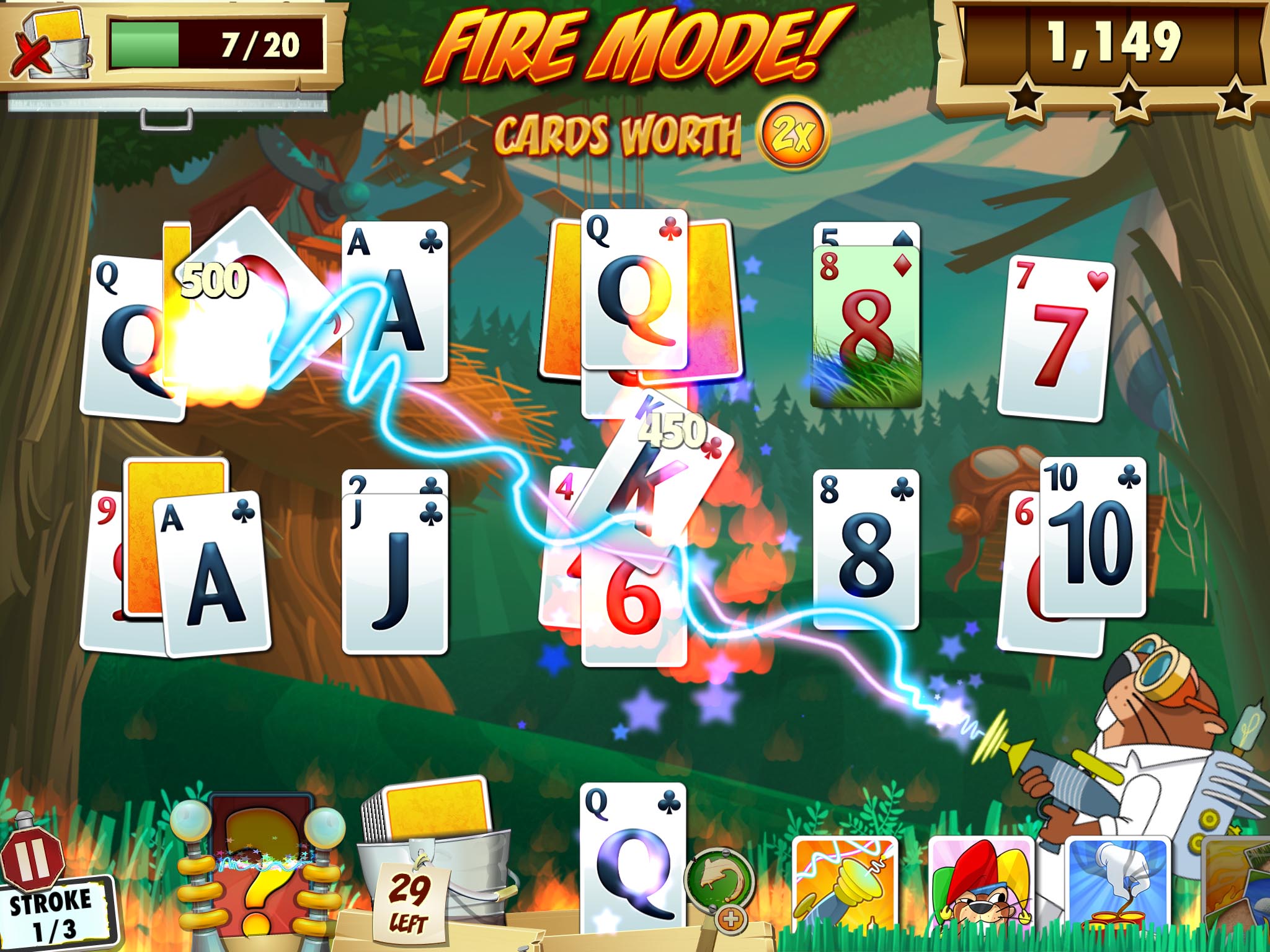Viewport: 1270px width, 952px height.
Task: Click the discarded-cards bucket icon top-left
Action: click(x=53, y=43)
